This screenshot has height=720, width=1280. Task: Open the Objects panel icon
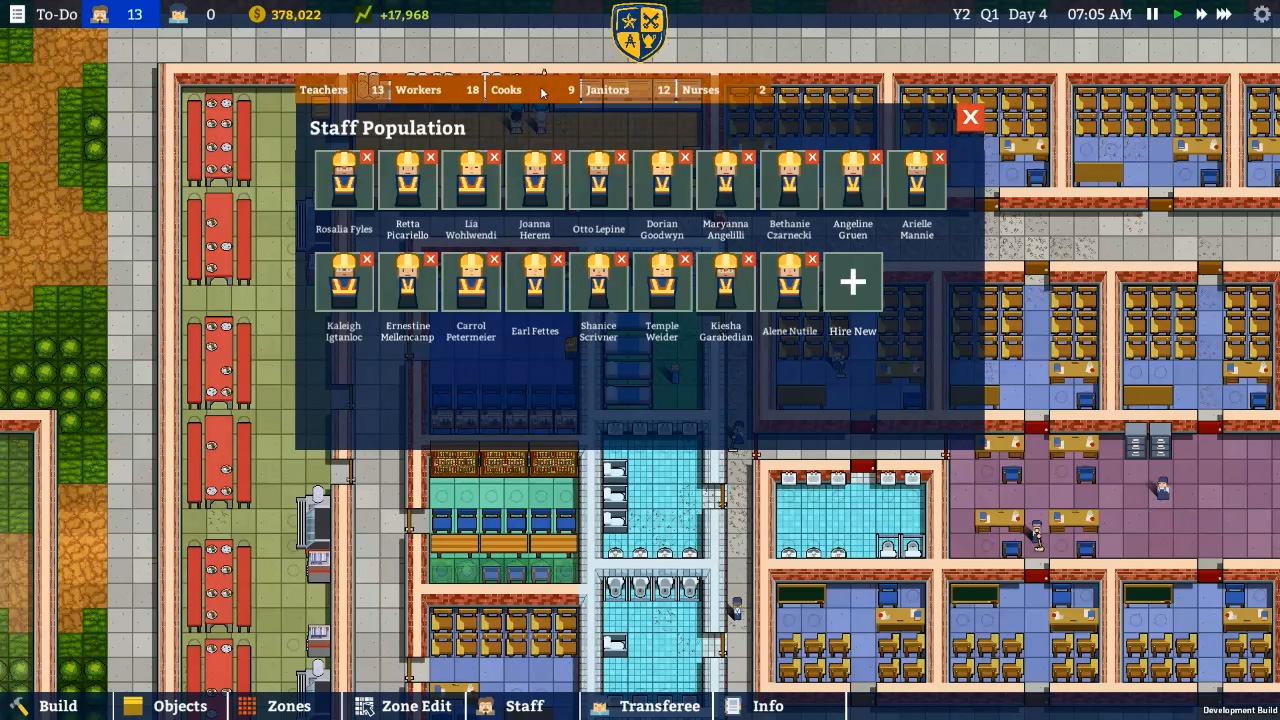tap(133, 706)
